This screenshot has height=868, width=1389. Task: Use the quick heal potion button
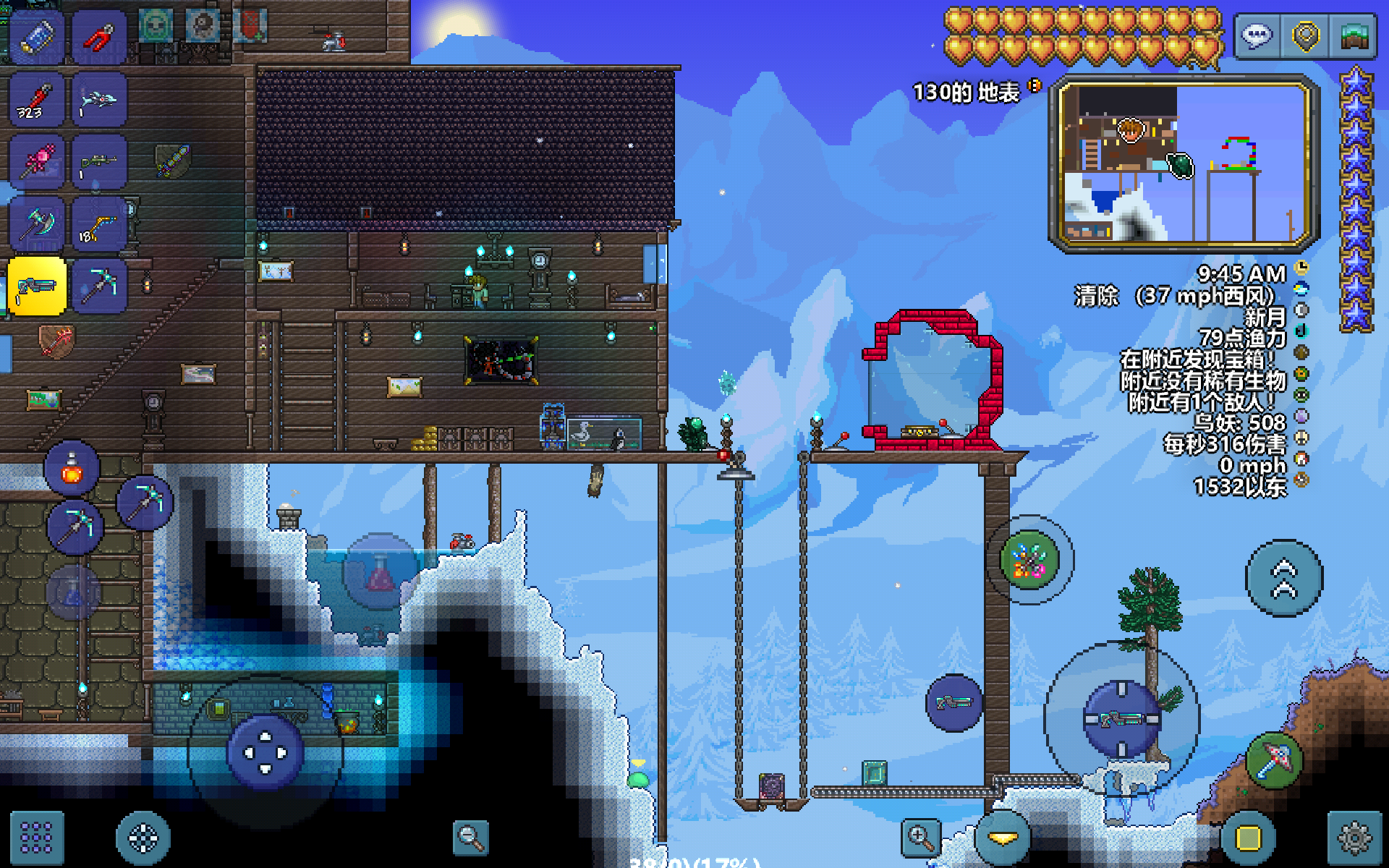[x=72, y=468]
